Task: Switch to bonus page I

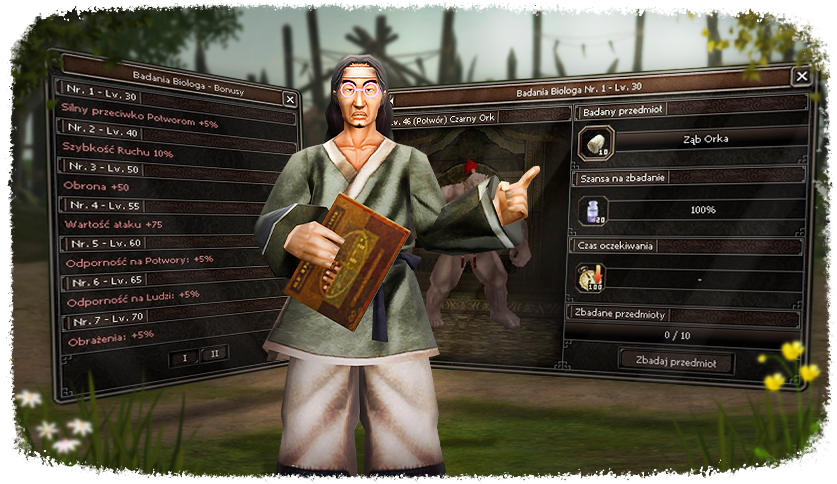Action: [x=184, y=354]
